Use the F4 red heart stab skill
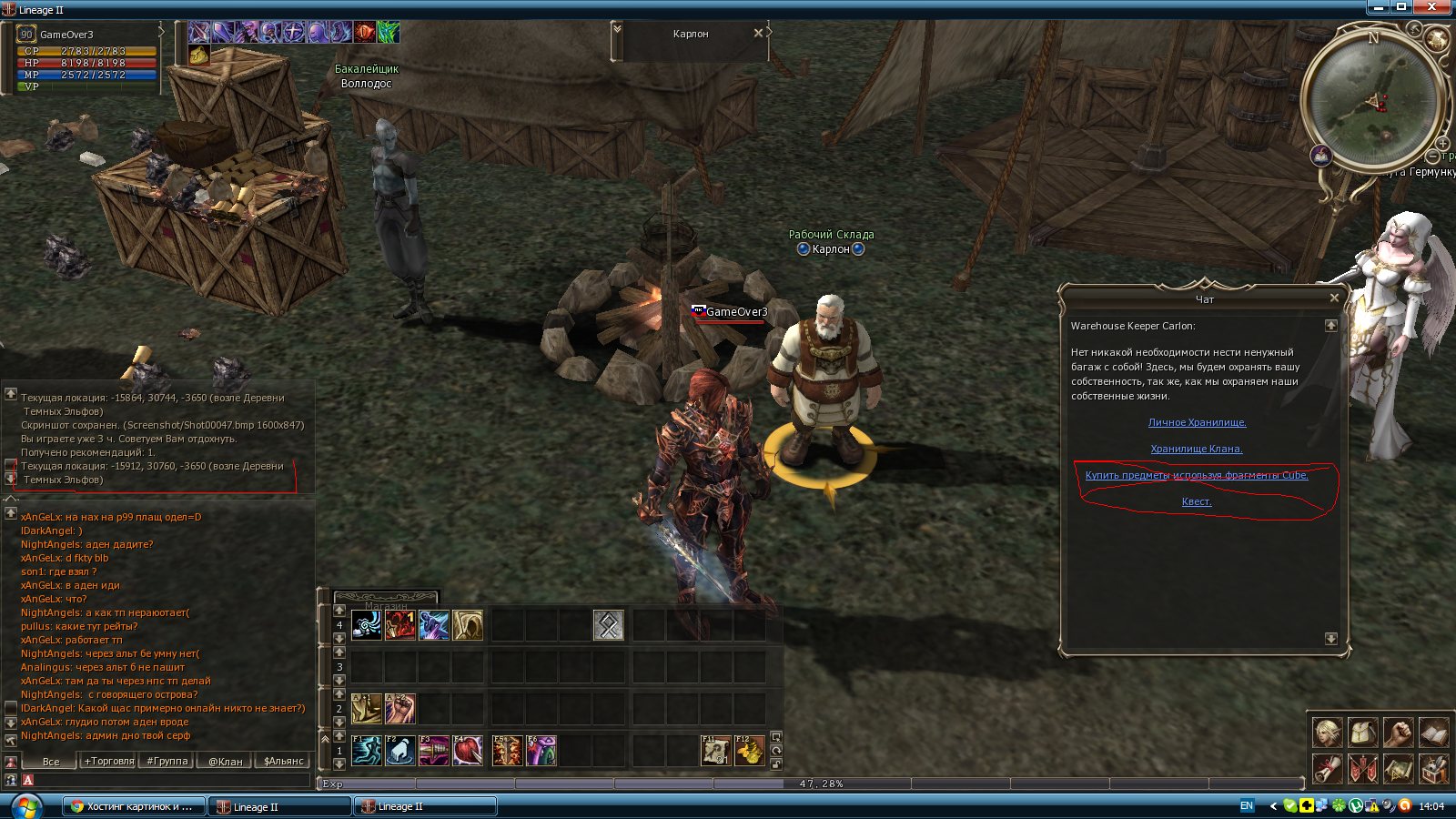The image size is (1456, 819). (x=468, y=751)
